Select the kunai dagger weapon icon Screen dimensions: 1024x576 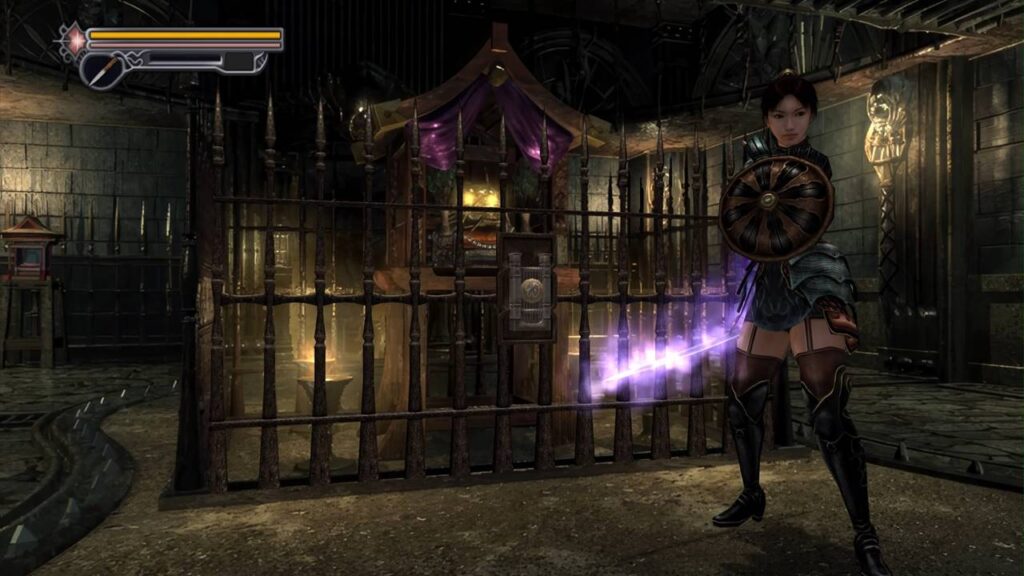tap(100, 68)
